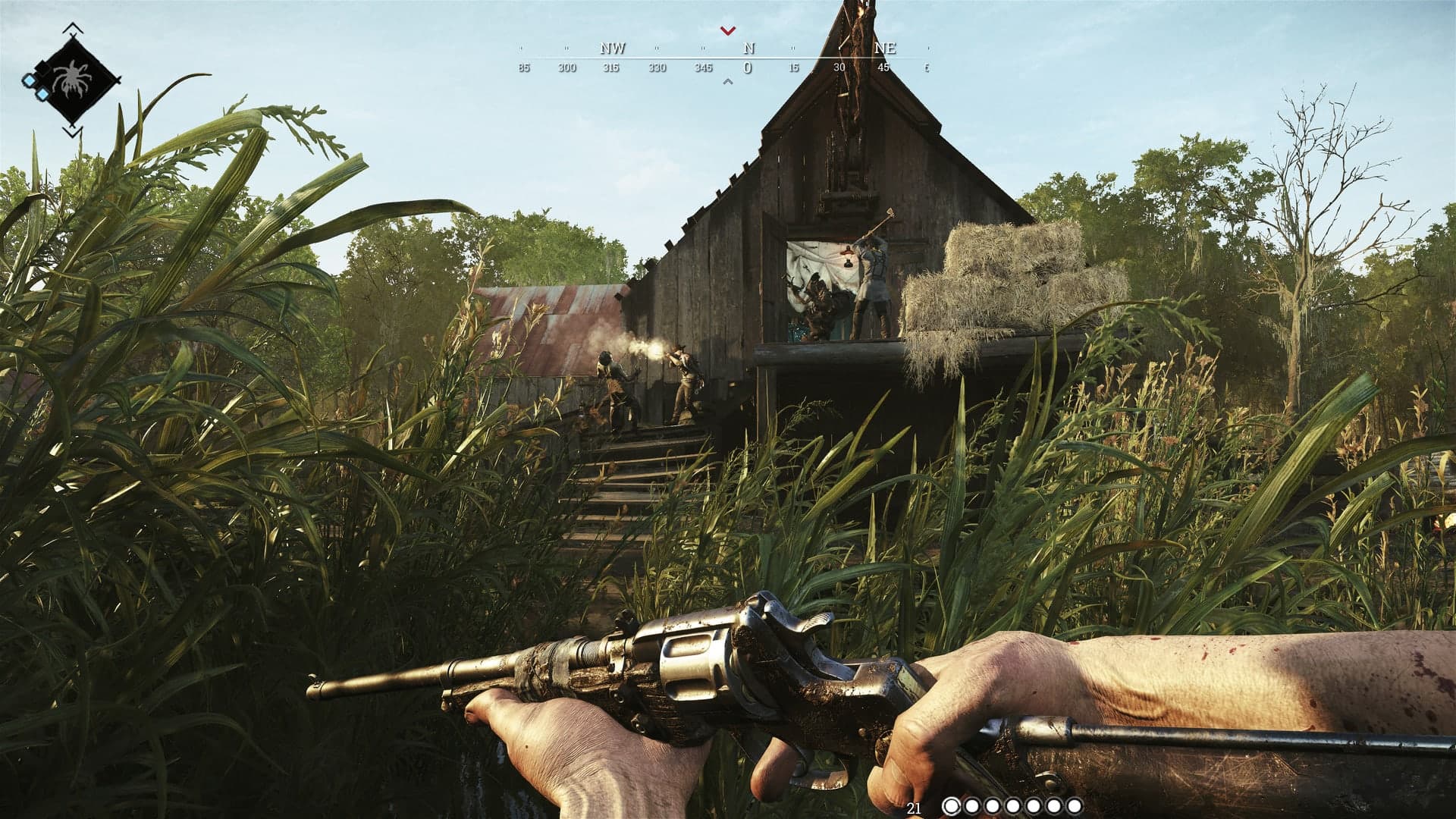Click the NE compass label

click(884, 49)
